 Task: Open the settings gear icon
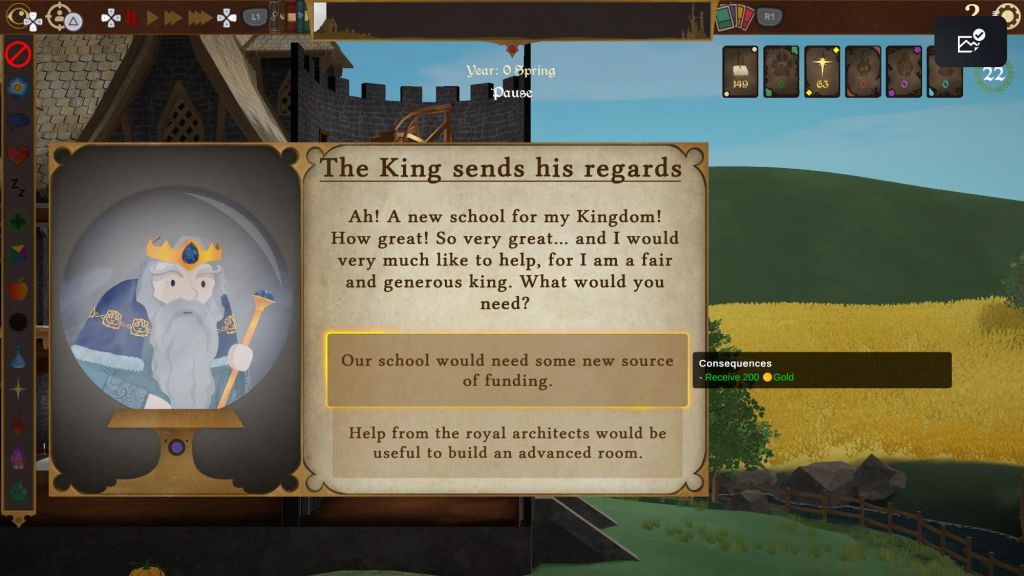(x=1006, y=17)
